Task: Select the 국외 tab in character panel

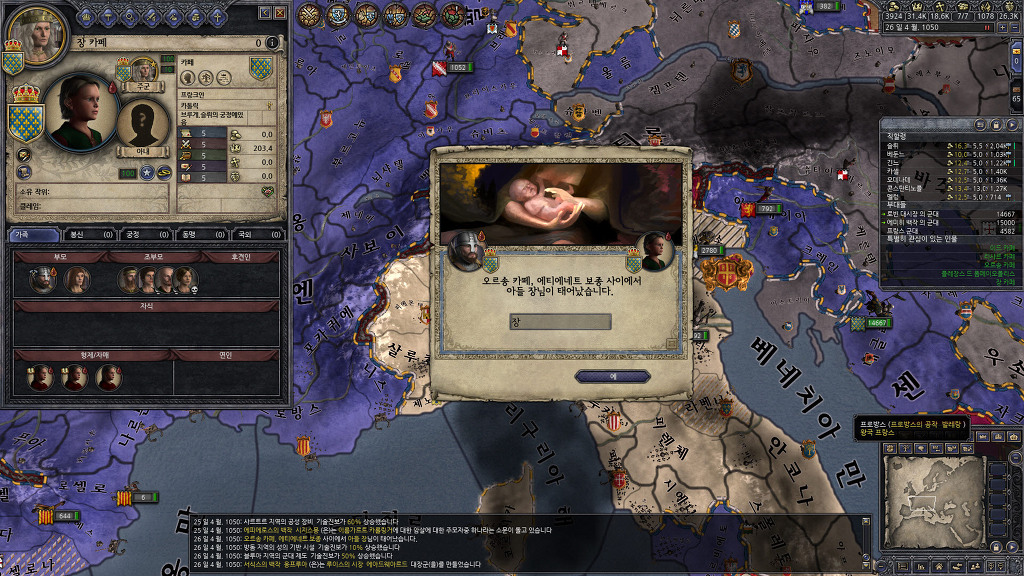Action: [243, 235]
